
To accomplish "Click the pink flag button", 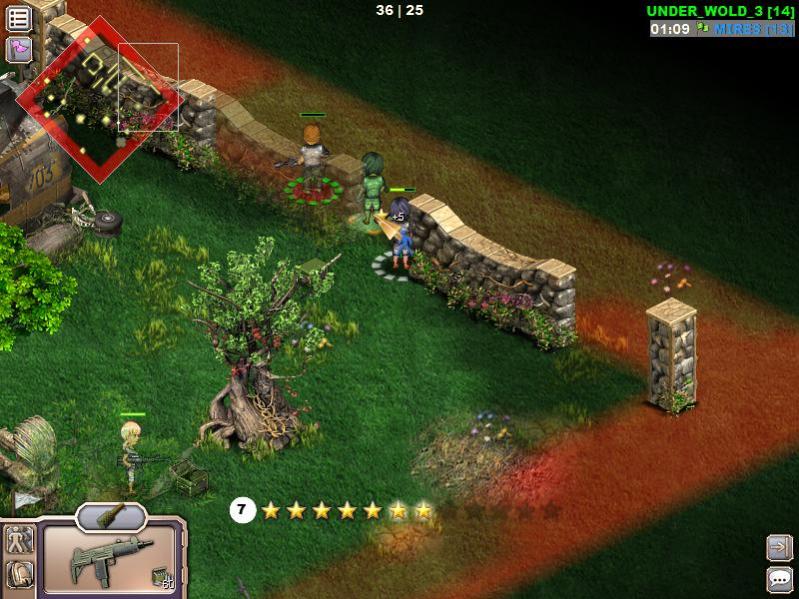I will (19, 49).
